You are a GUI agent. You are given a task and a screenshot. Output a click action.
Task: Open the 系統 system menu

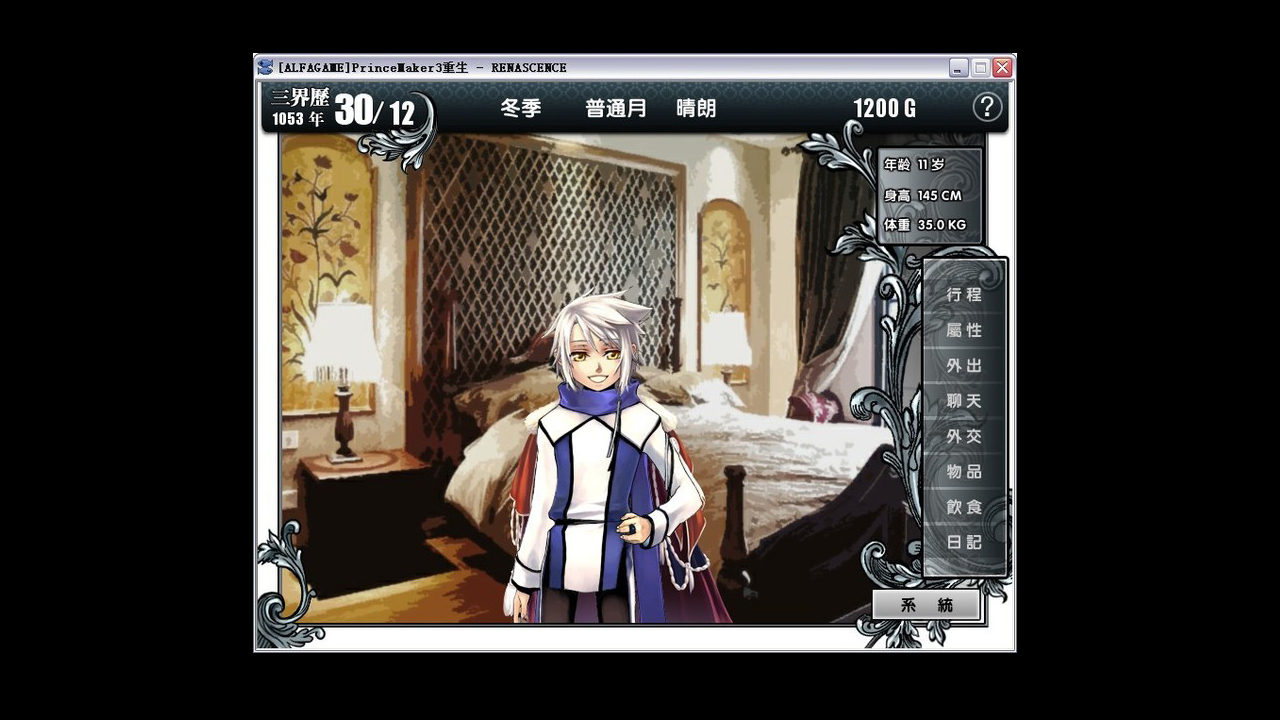pyautogui.click(x=928, y=604)
